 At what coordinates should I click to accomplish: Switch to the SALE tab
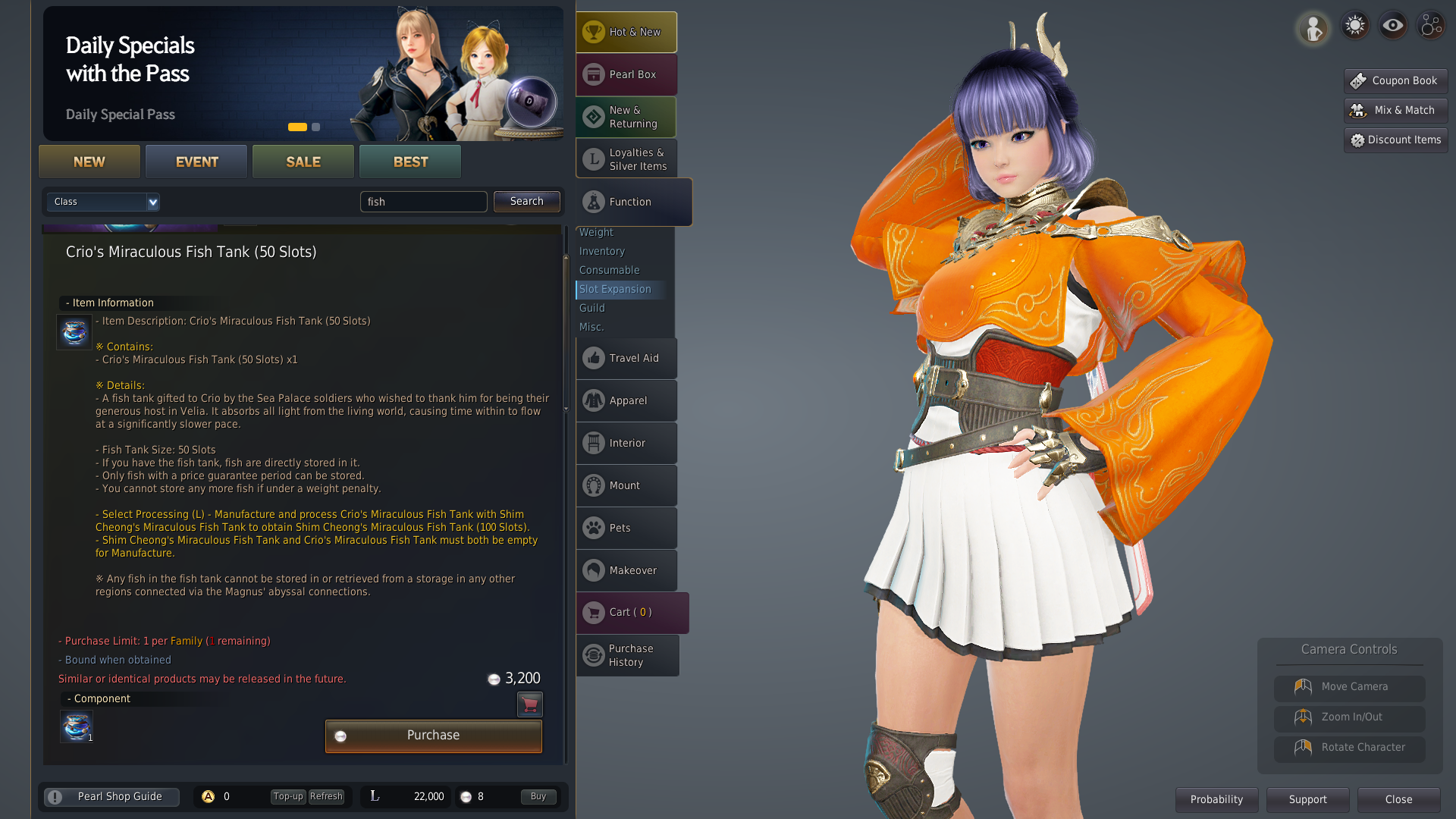coord(303,162)
